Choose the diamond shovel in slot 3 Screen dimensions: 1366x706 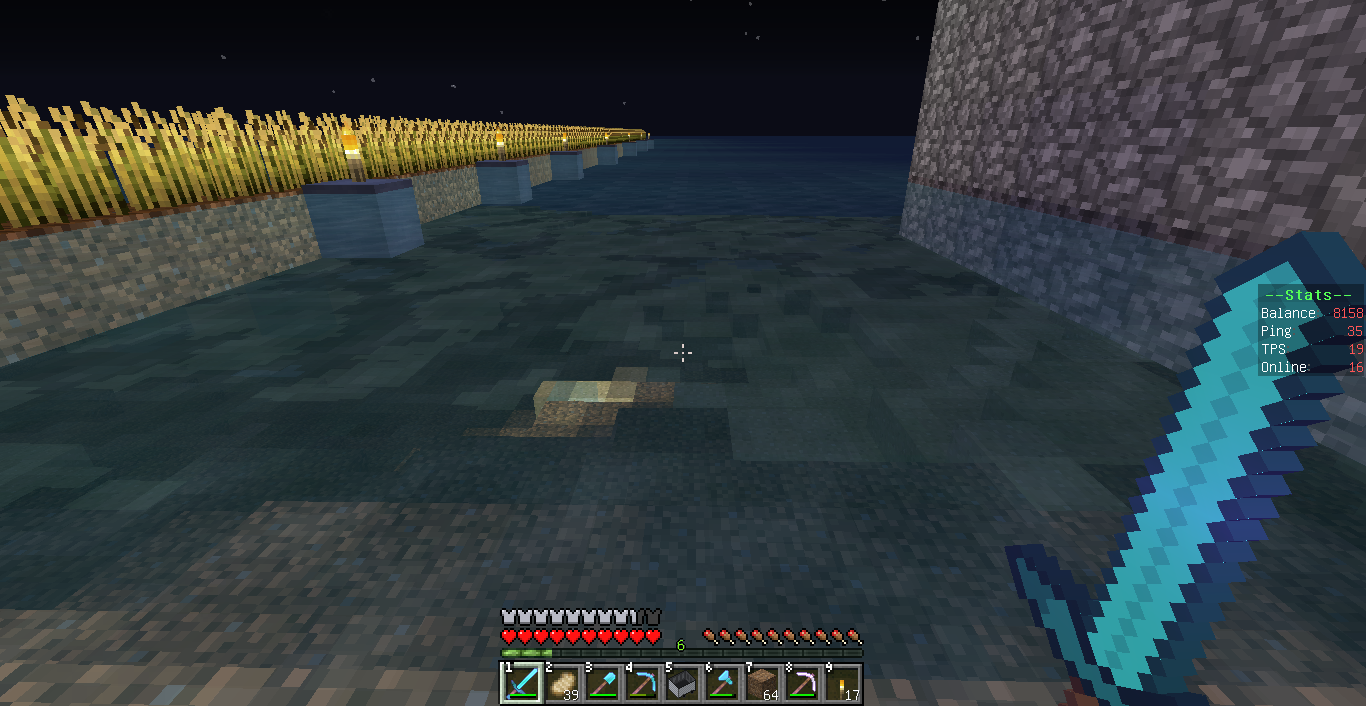[x=602, y=683]
